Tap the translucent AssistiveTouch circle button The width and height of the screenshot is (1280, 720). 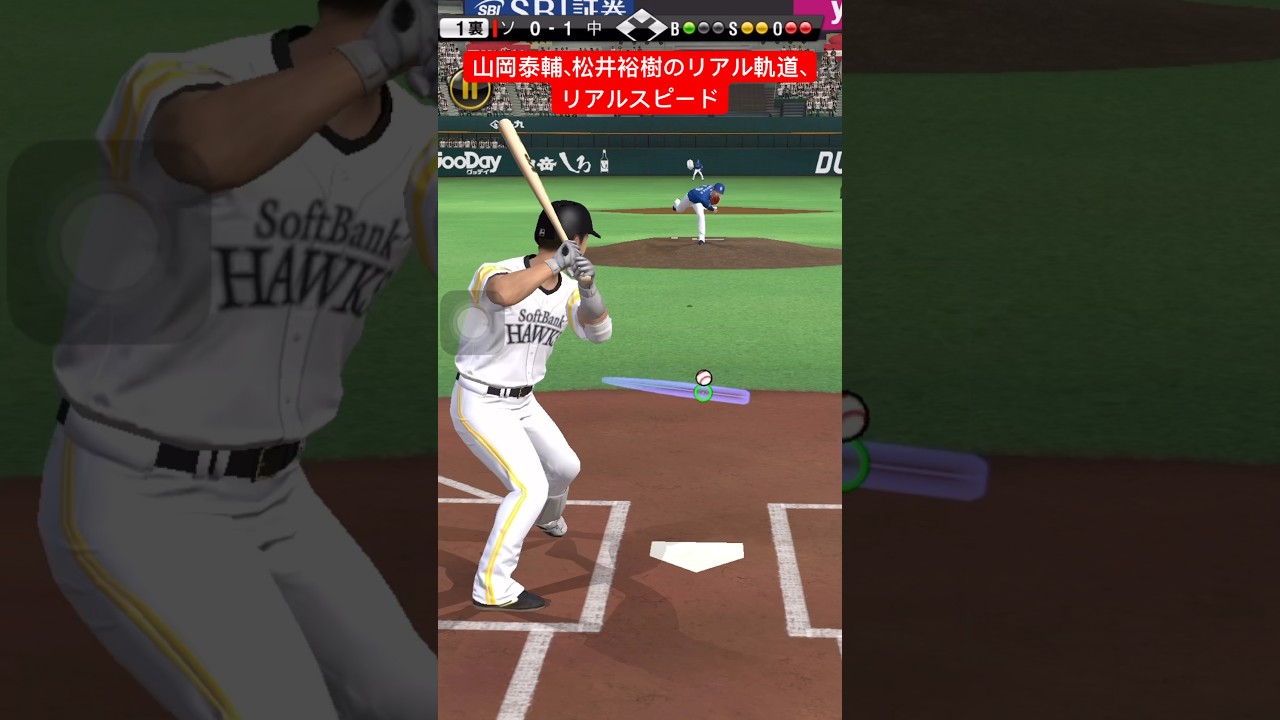click(470, 323)
